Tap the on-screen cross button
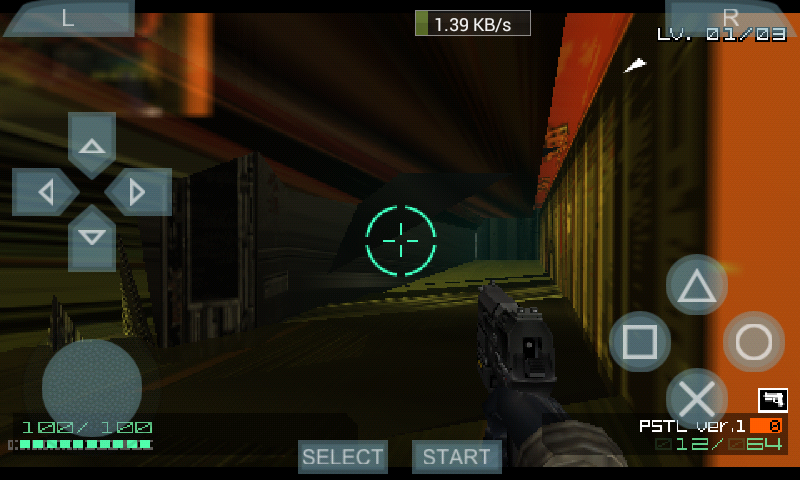This screenshot has width=800, height=480. click(697, 399)
